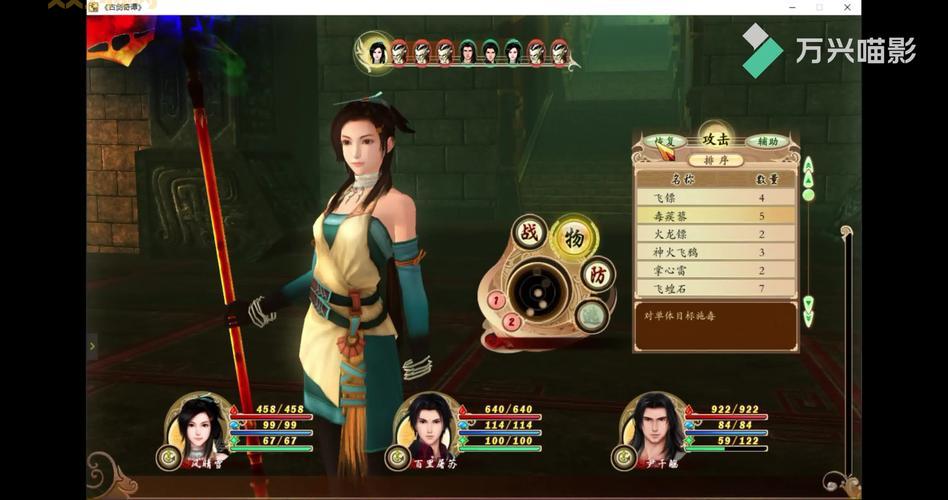Switch to the 恢复 item tab
This screenshot has width=948, height=500.
tap(665, 141)
